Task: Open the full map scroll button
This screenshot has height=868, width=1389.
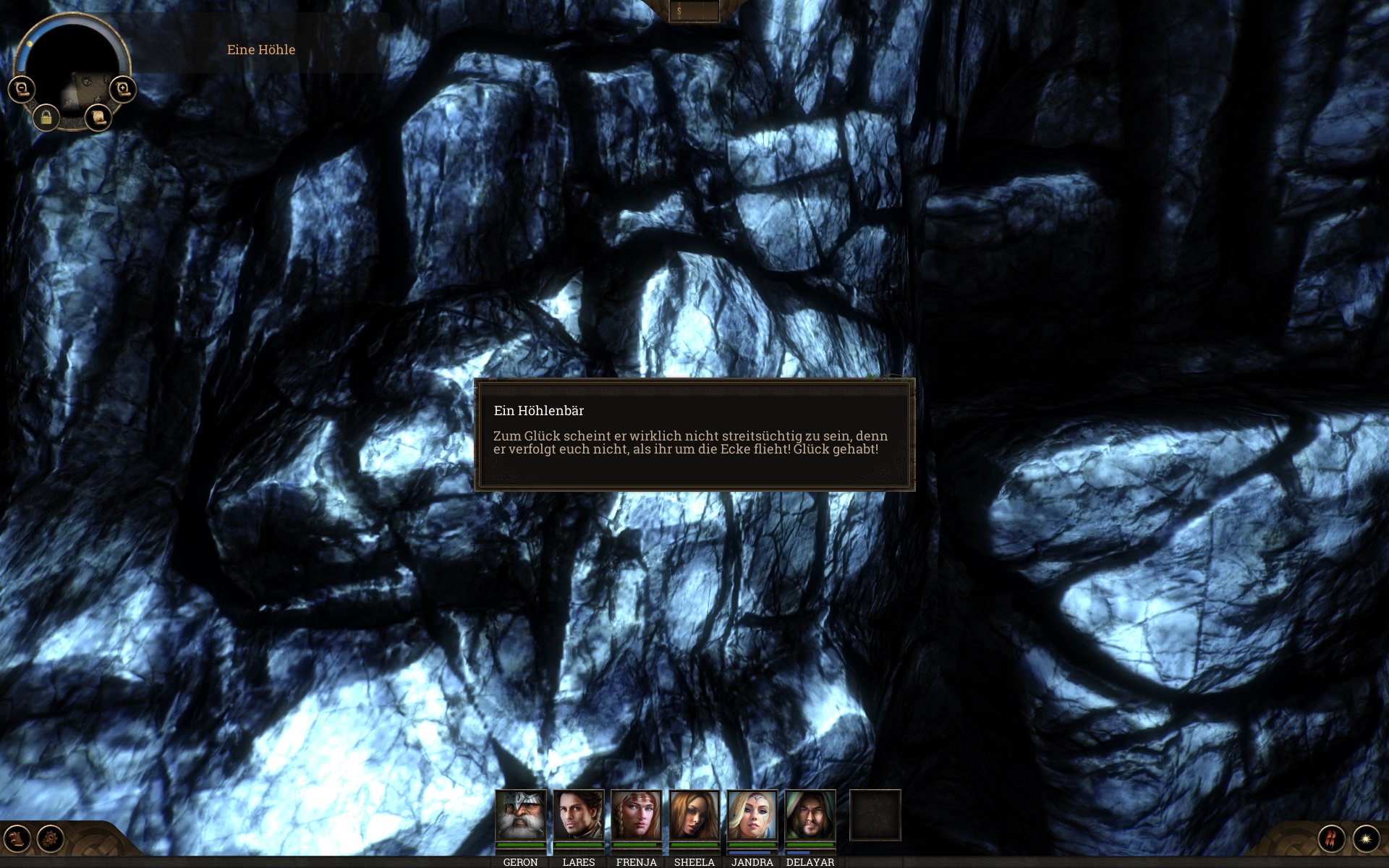Action: tap(98, 116)
